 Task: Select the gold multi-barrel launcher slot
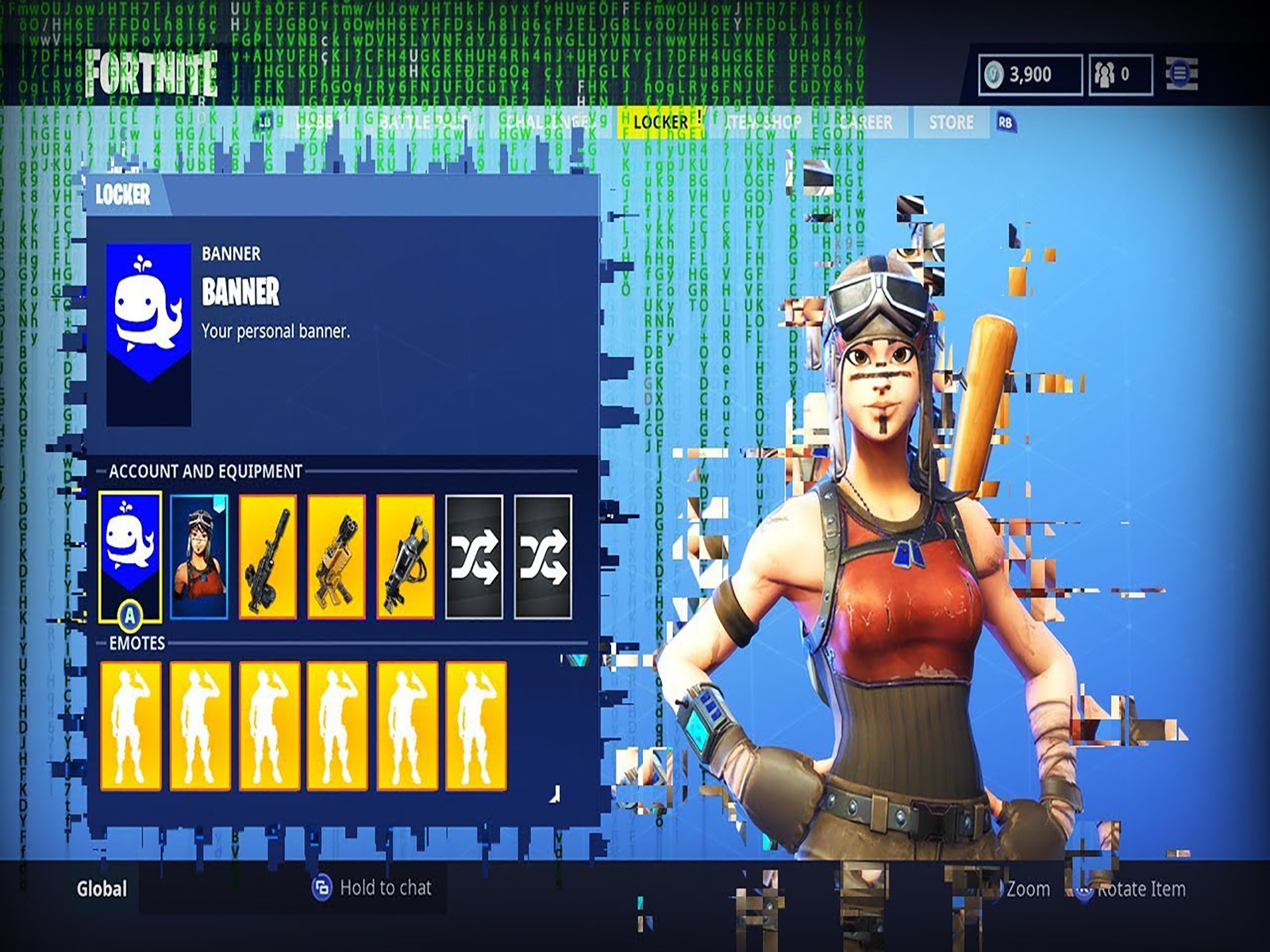coord(337,556)
